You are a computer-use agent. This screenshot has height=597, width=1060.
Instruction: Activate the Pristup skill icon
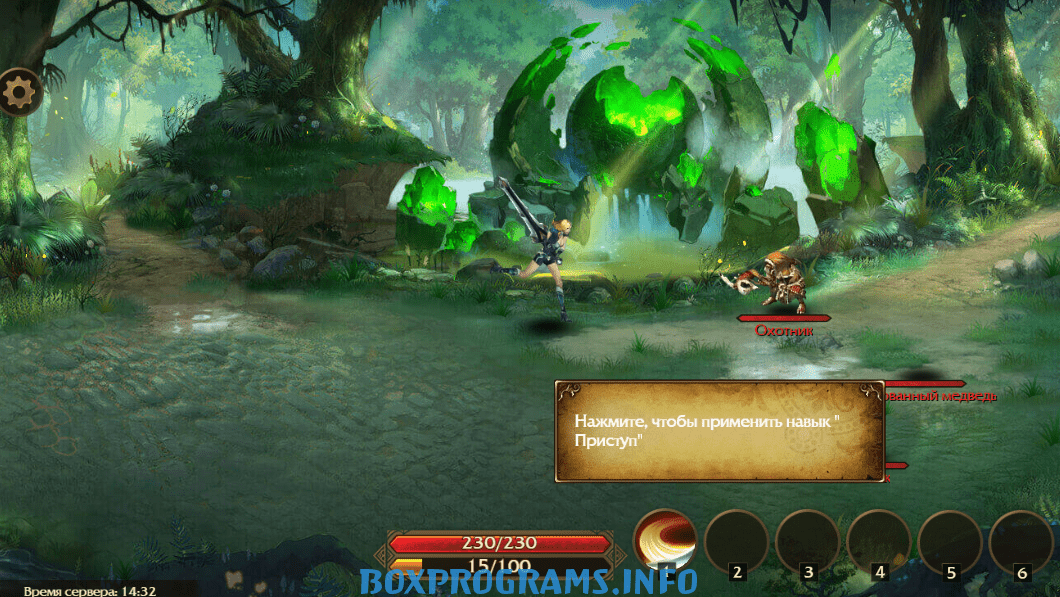click(665, 543)
